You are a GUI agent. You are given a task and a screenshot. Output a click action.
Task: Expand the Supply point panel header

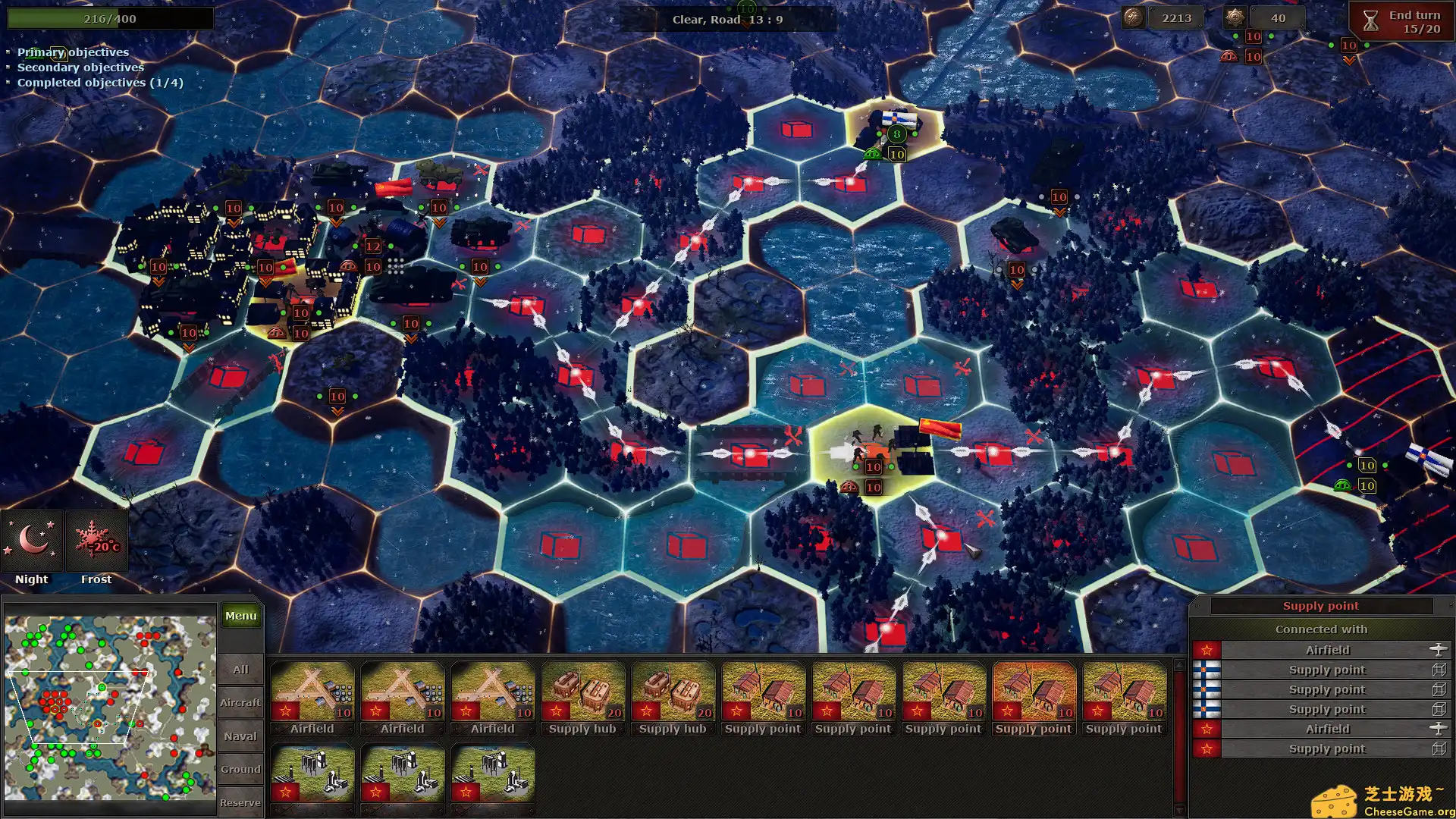1319,605
